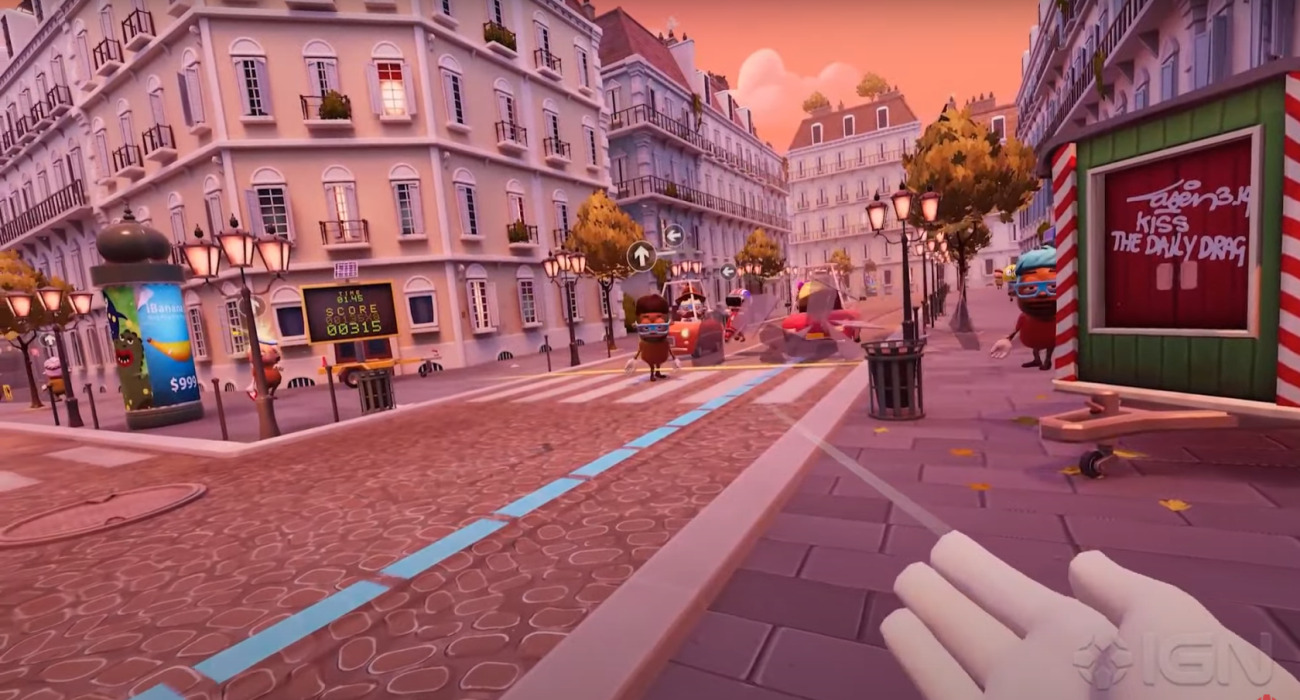
Task: Select the up-arrow direction marker
Action: [x=641, y=256]
